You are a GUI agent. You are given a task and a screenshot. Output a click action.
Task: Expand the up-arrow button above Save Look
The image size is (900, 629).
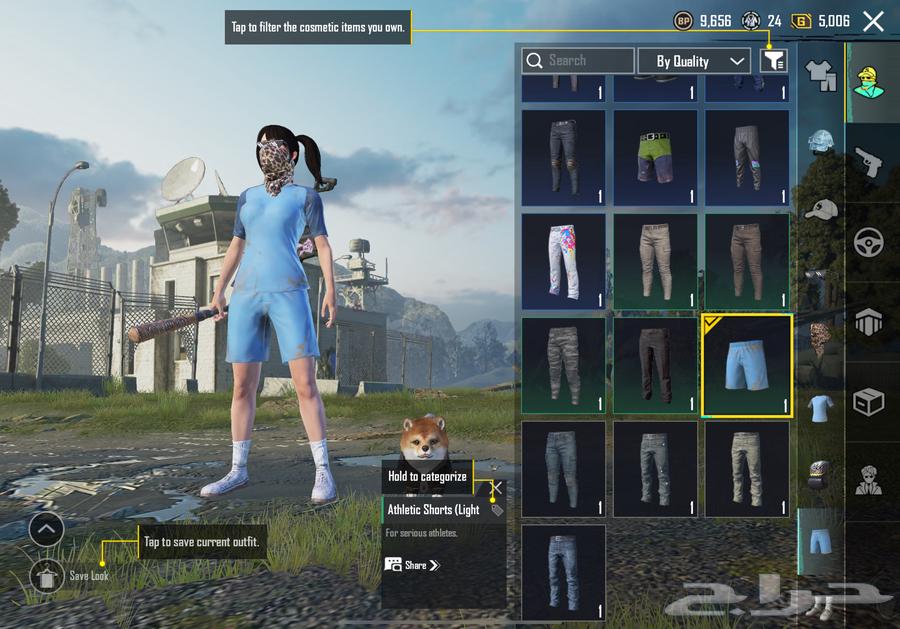click(x=47, y=529)
